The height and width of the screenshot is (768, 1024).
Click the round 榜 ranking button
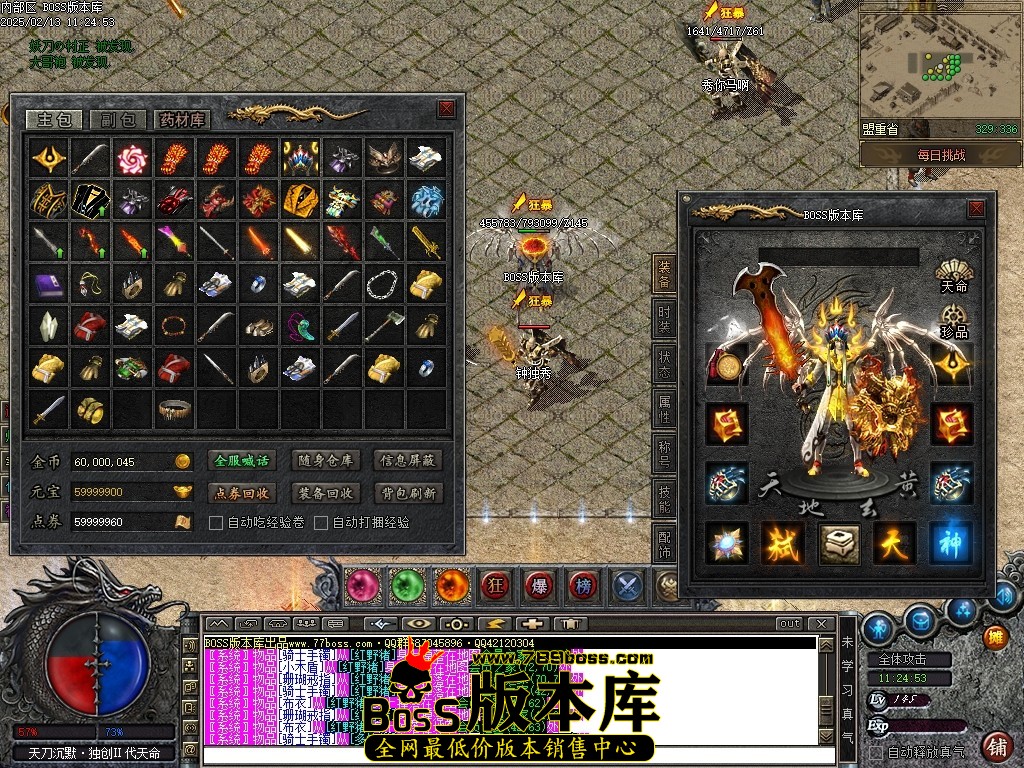(x=583, y=584)
